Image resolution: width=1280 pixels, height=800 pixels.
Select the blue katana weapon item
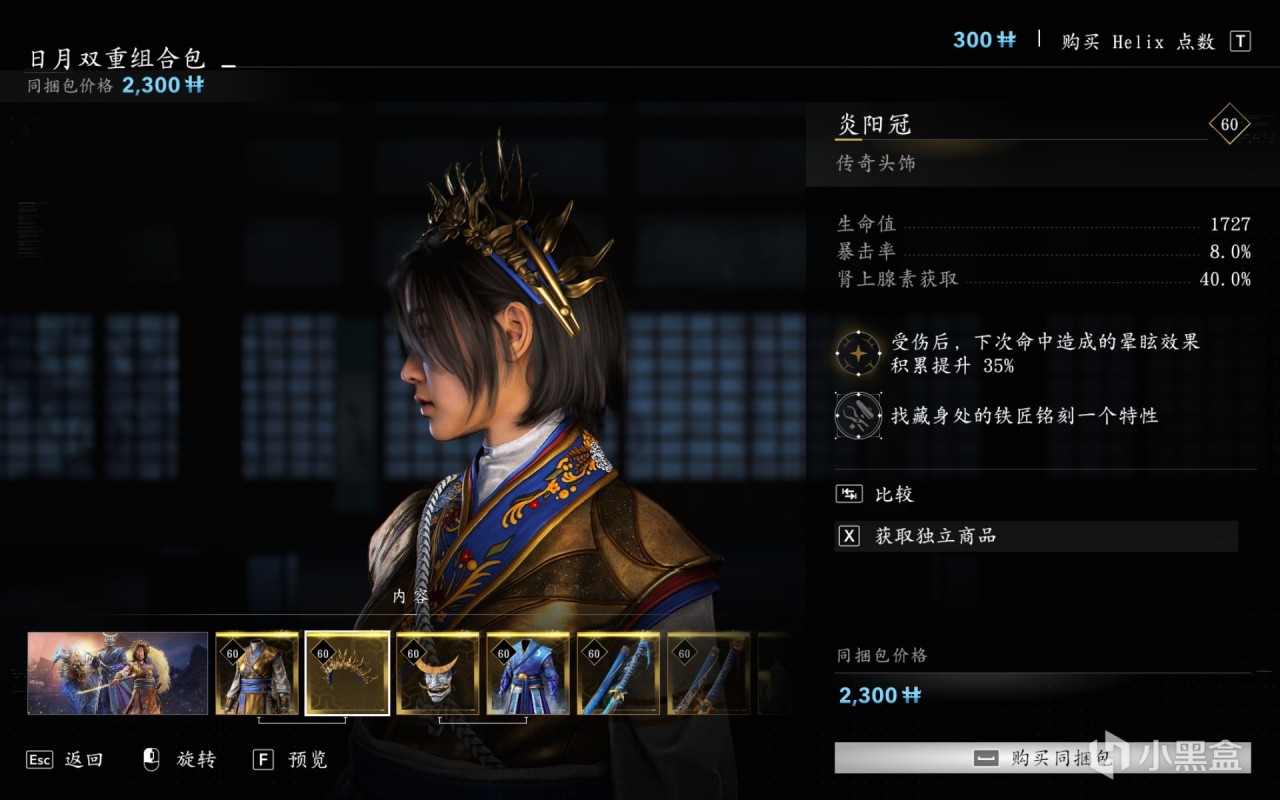coord(618,673)
